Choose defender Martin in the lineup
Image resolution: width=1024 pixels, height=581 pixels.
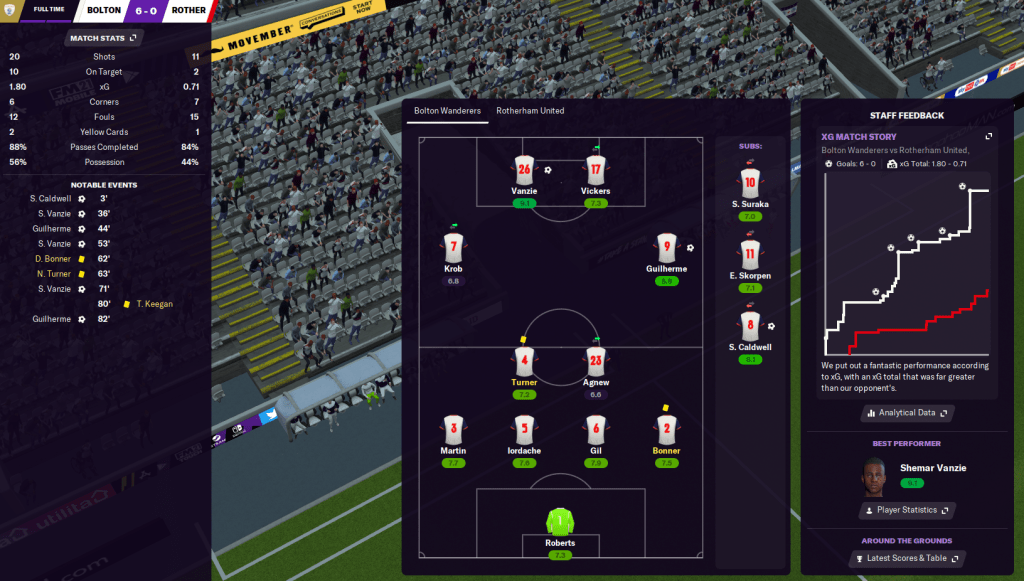[x=454, y=430]
